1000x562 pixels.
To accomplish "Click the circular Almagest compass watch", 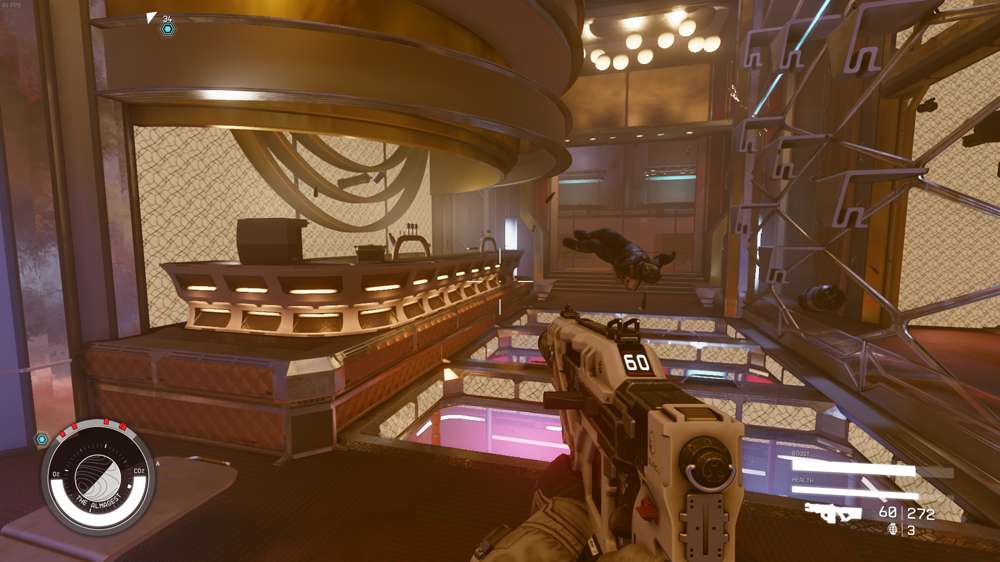I will (x=98, y=476).
